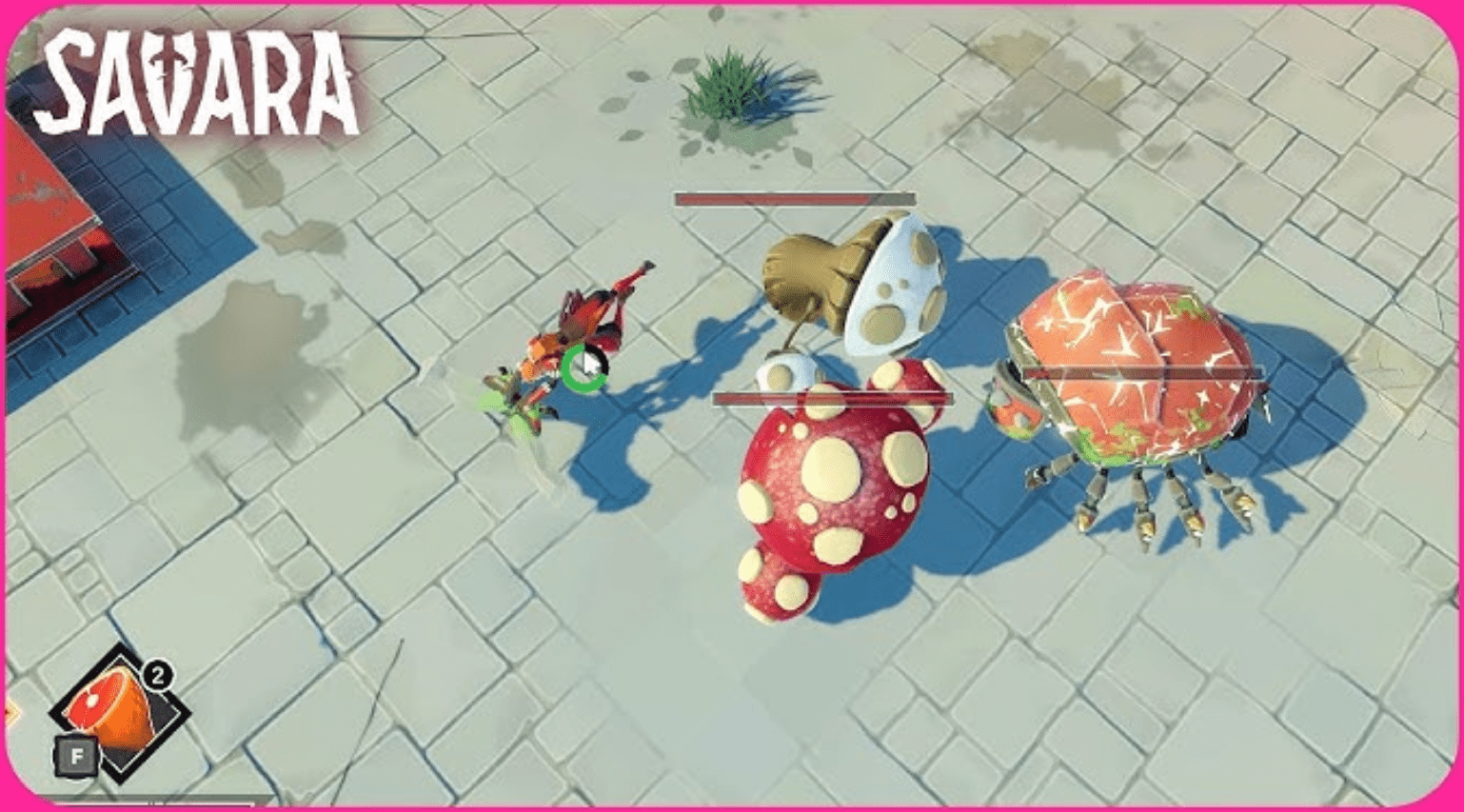Click the brain crab's health bar

click(x=1142, y=371)
